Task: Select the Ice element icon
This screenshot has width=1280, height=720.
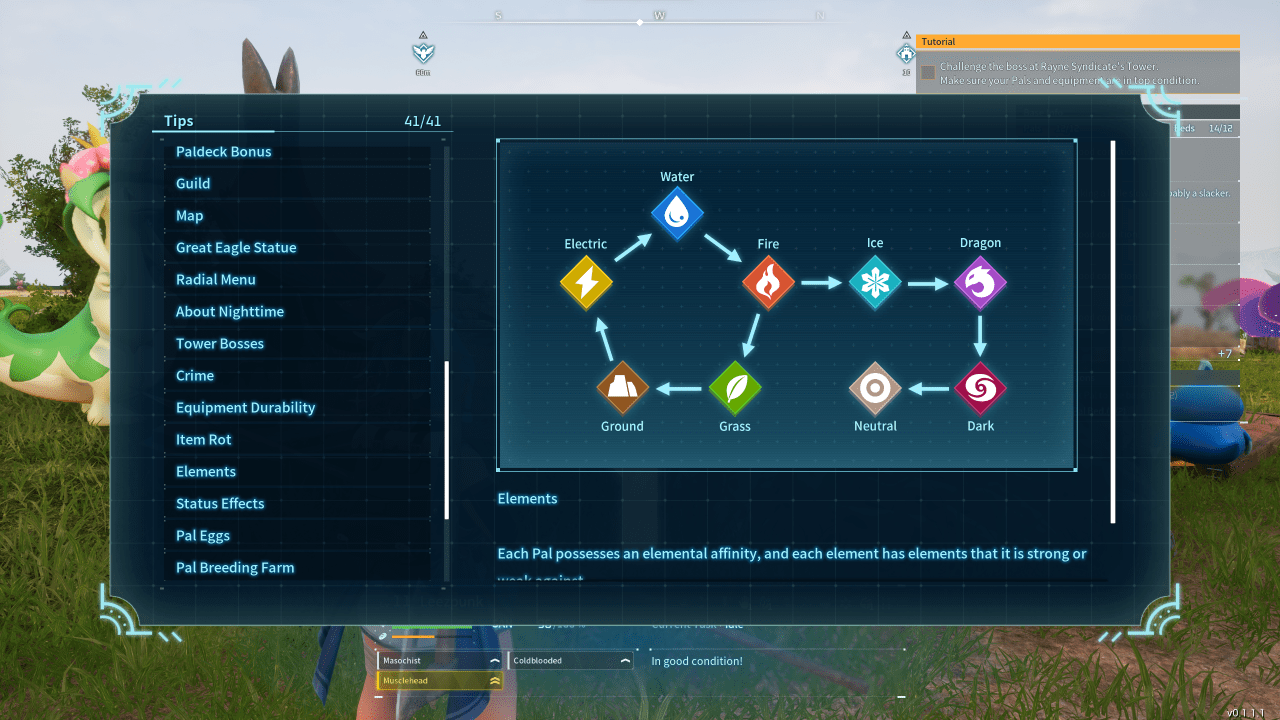Action: tap(875, 282)
